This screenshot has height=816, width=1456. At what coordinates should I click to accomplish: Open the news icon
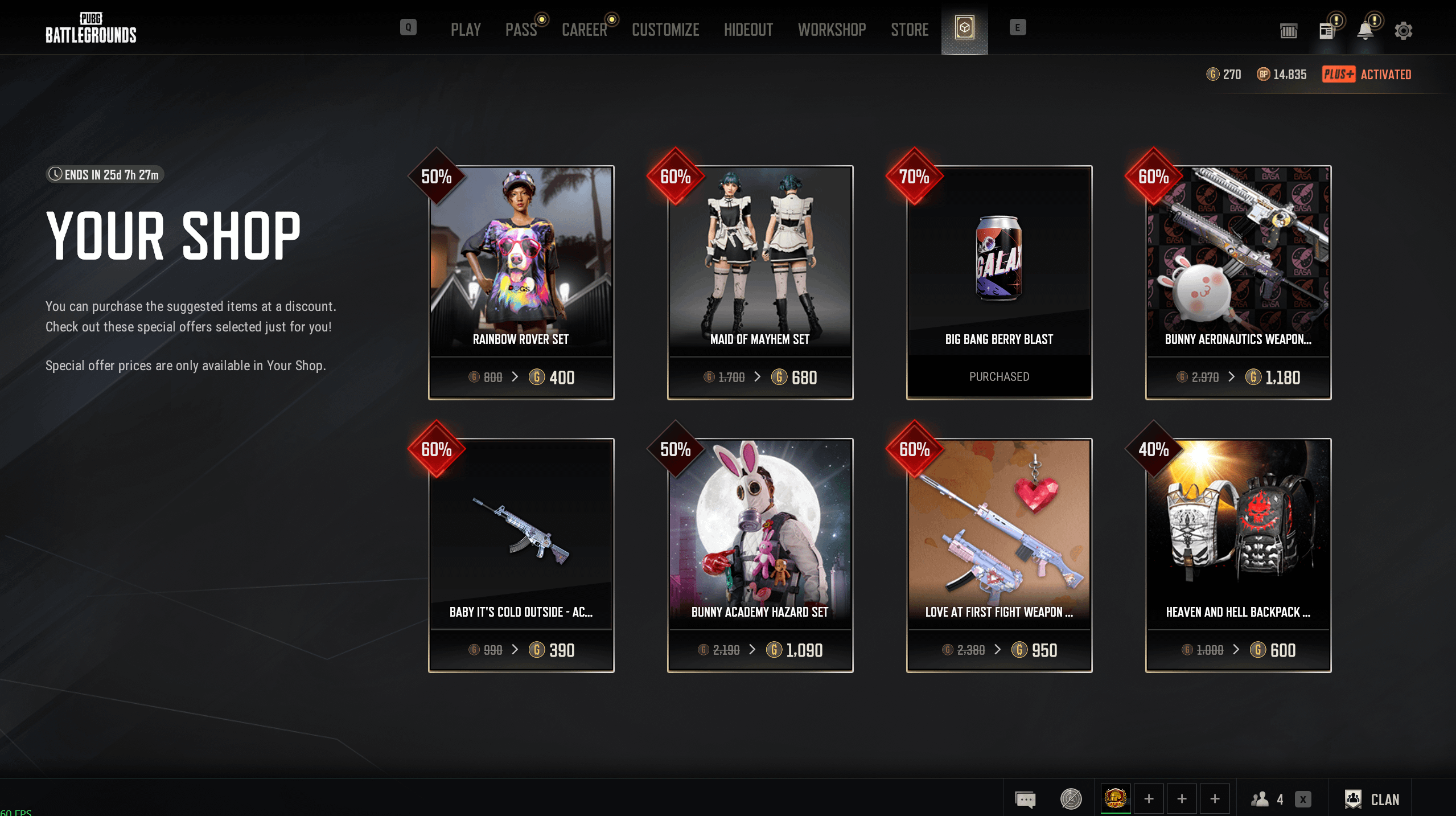pyautogui.click(x=1327, y=31)
